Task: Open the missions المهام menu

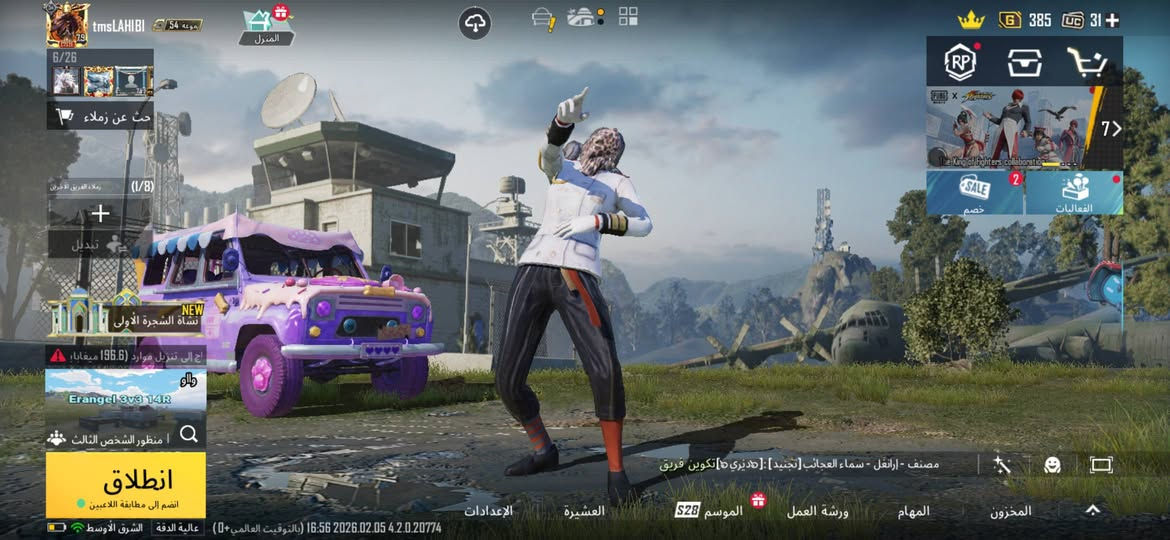Action: (x=910, y=511)
